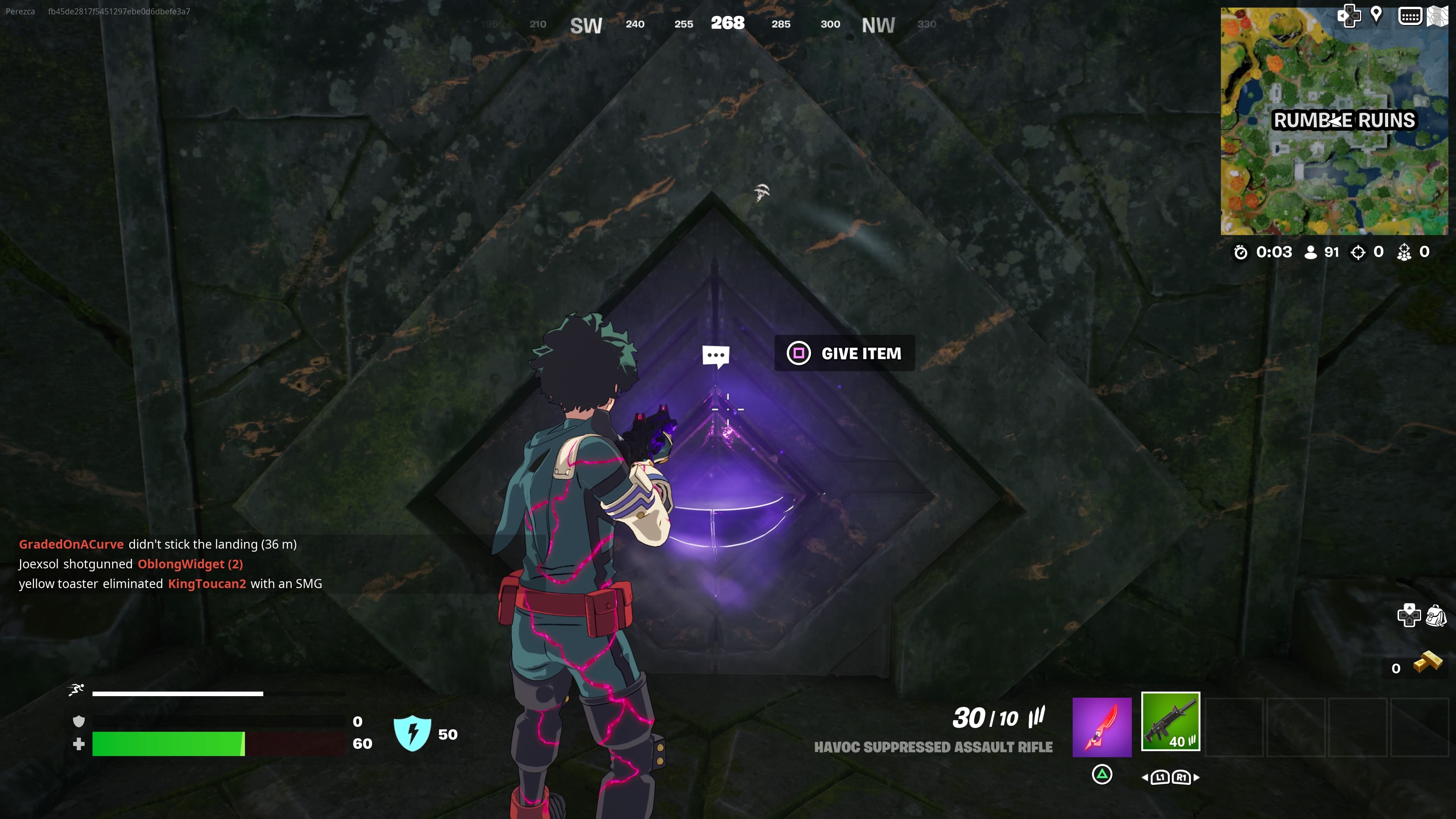
Task: Click KingToucan2's name in the kill feed
Action: [x=207, y=584]
